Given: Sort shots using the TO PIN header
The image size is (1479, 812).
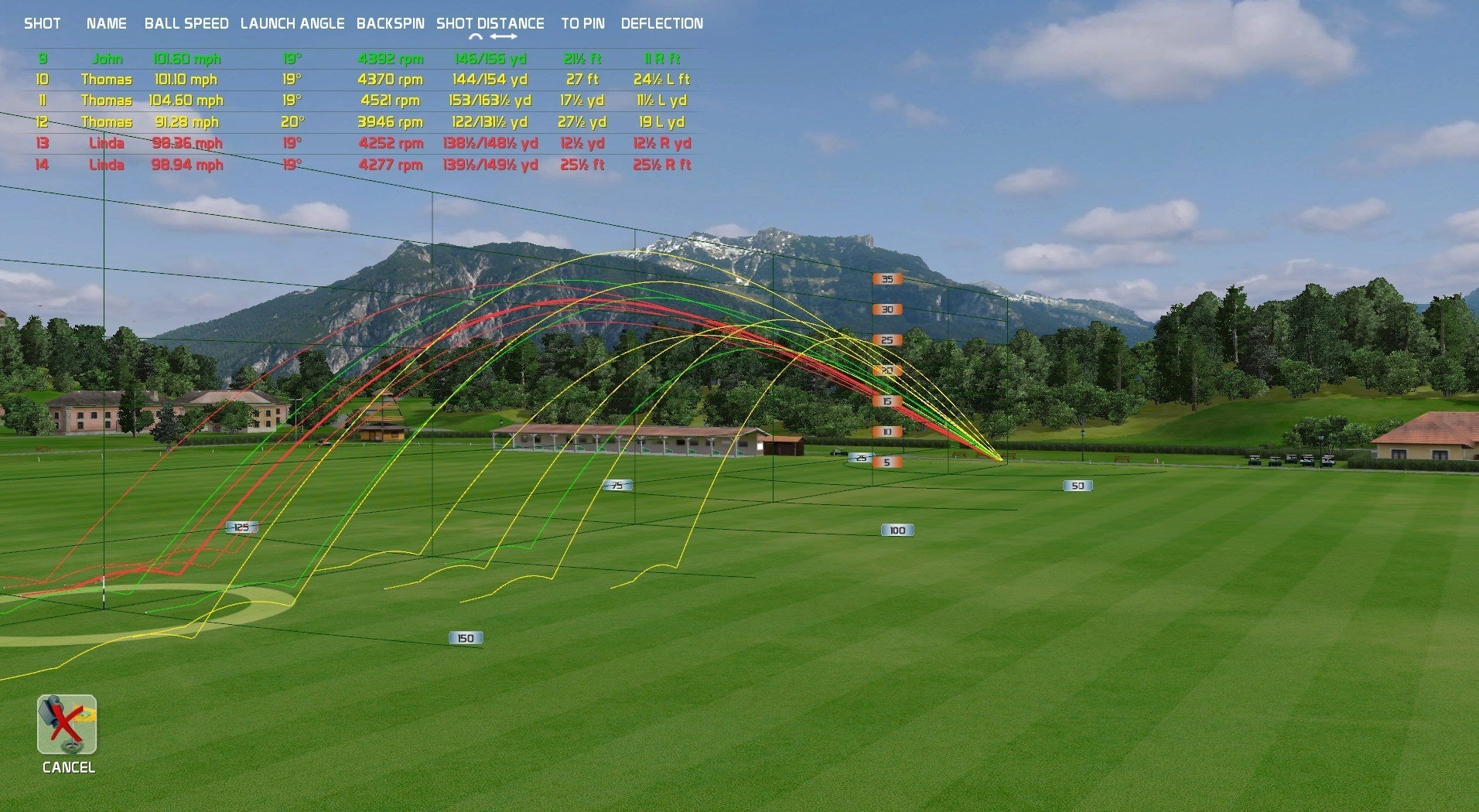Looking at the screenshot, I should point(582,23).
